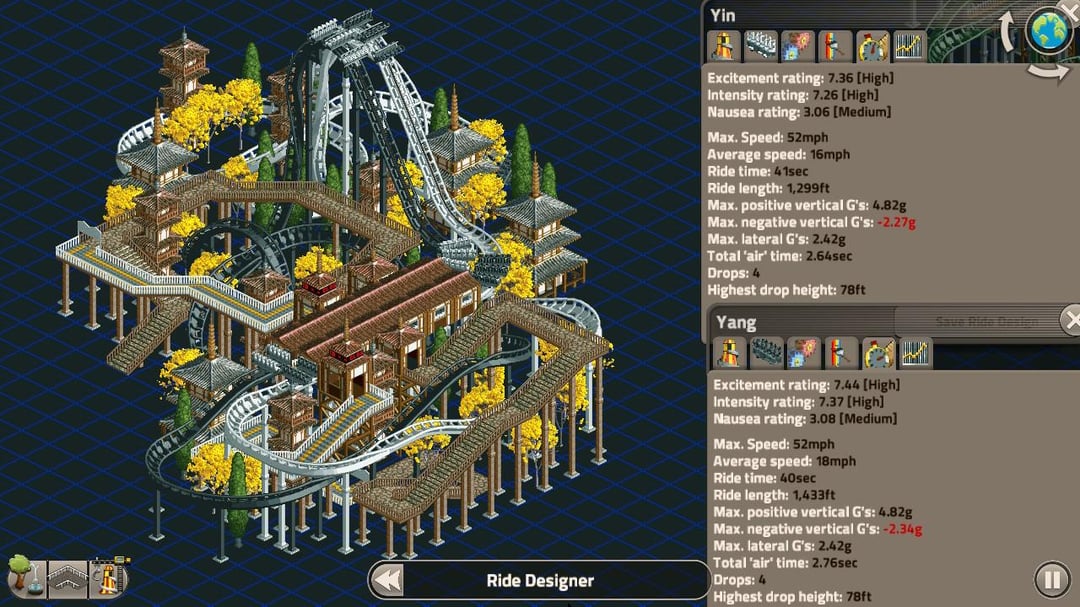Close the Yang ride window
Image resolution: width=1080 pixels, height=607 pixels.
[1071, 320]
